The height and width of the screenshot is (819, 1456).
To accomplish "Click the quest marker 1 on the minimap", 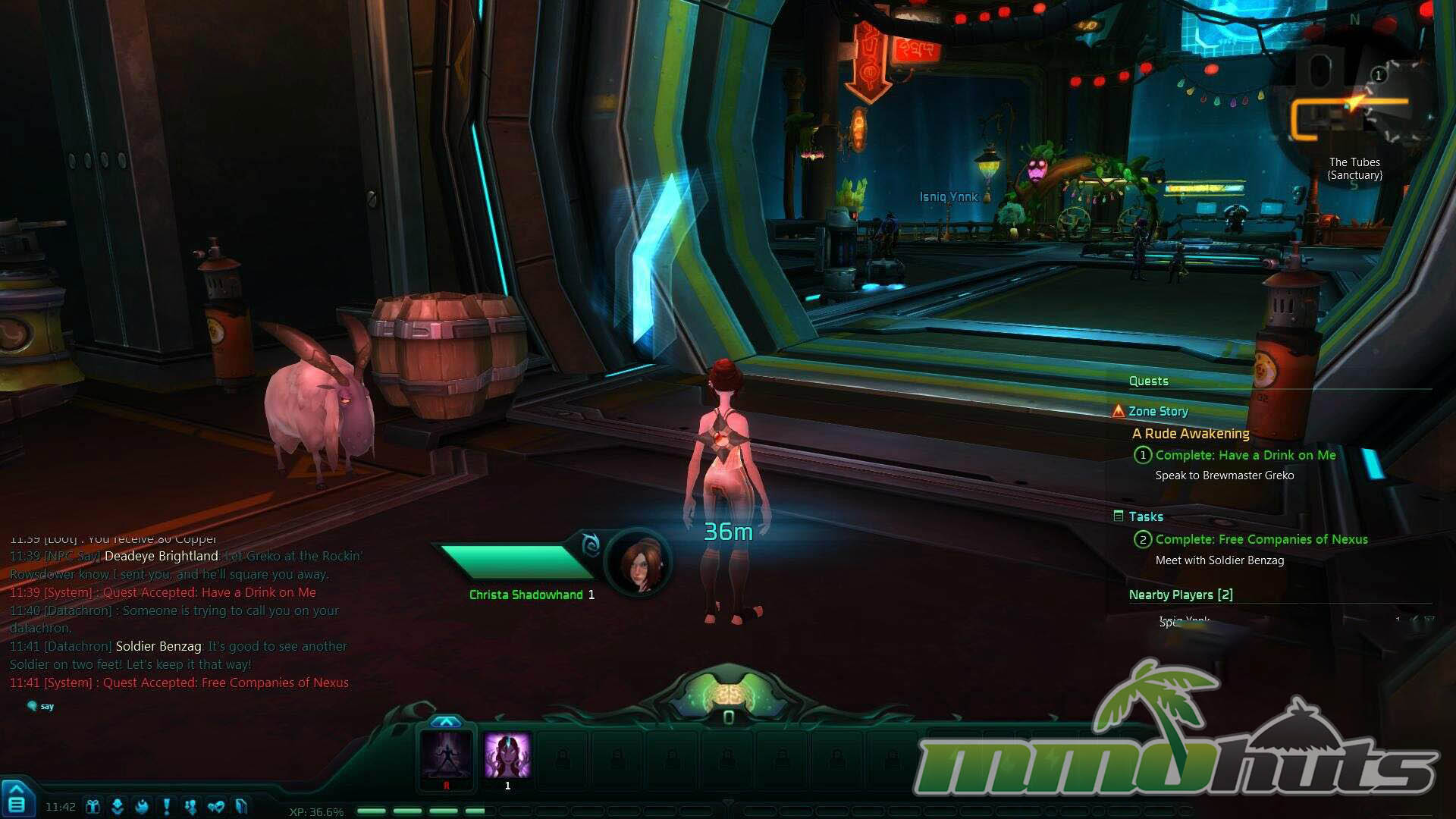I will pos(1379,74).
